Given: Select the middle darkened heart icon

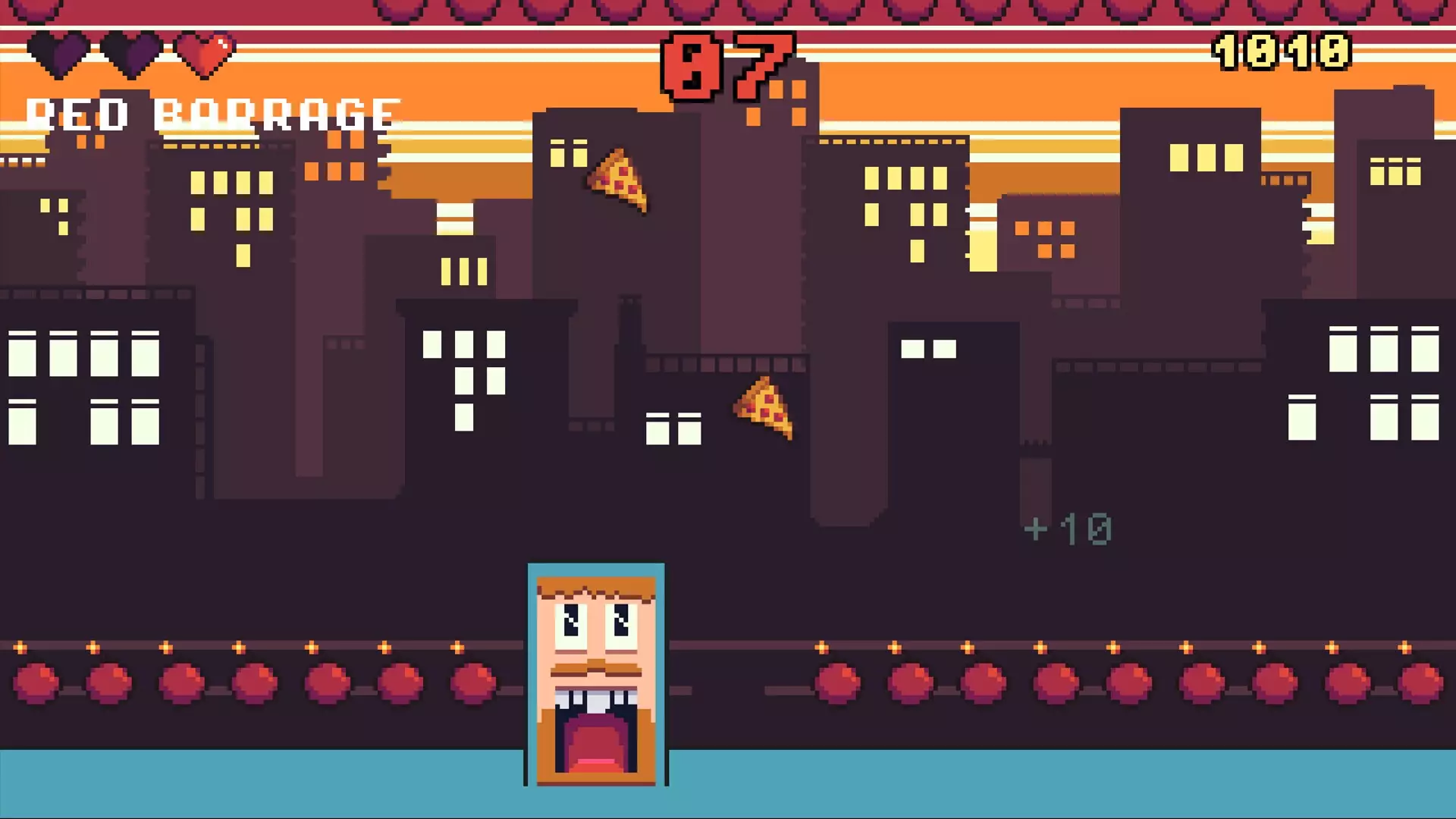Looking at the screenshot, I should pos(129,53).
